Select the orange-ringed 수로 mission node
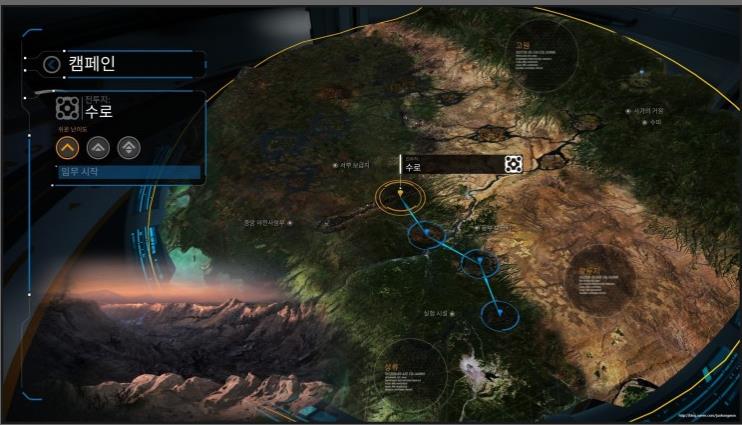The image size is (742, 425). point(400,196)
